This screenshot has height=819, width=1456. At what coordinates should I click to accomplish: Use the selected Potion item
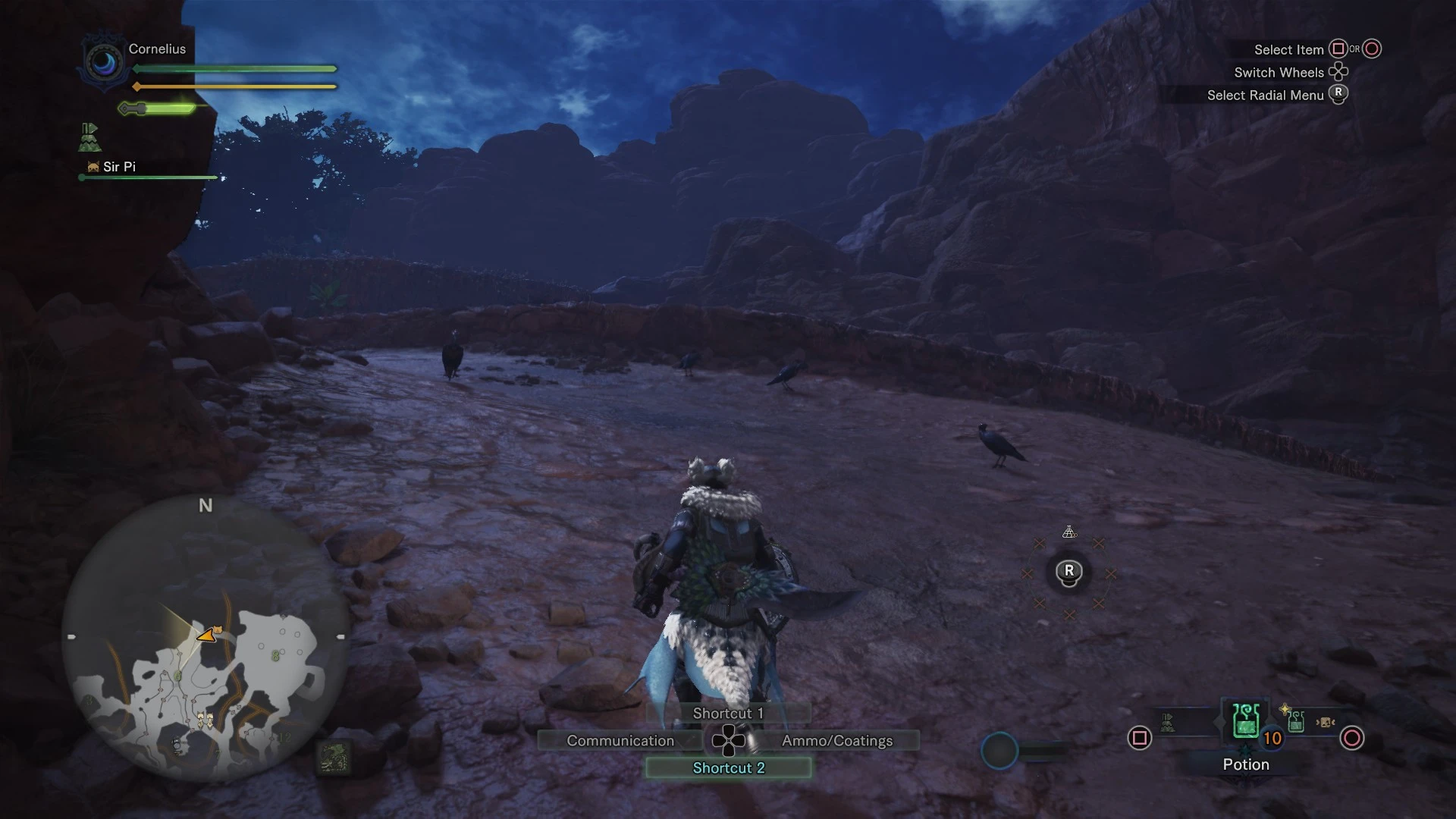pyautogui.click(x=1246, y=720)
